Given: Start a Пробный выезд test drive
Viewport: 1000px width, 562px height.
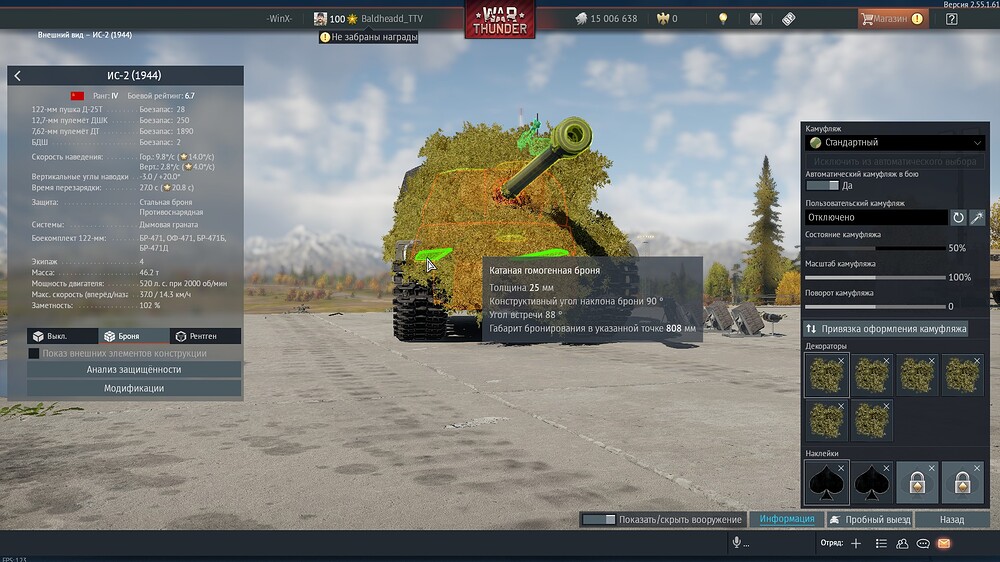Looking at the screenshot, I should (x=869, y=520).
